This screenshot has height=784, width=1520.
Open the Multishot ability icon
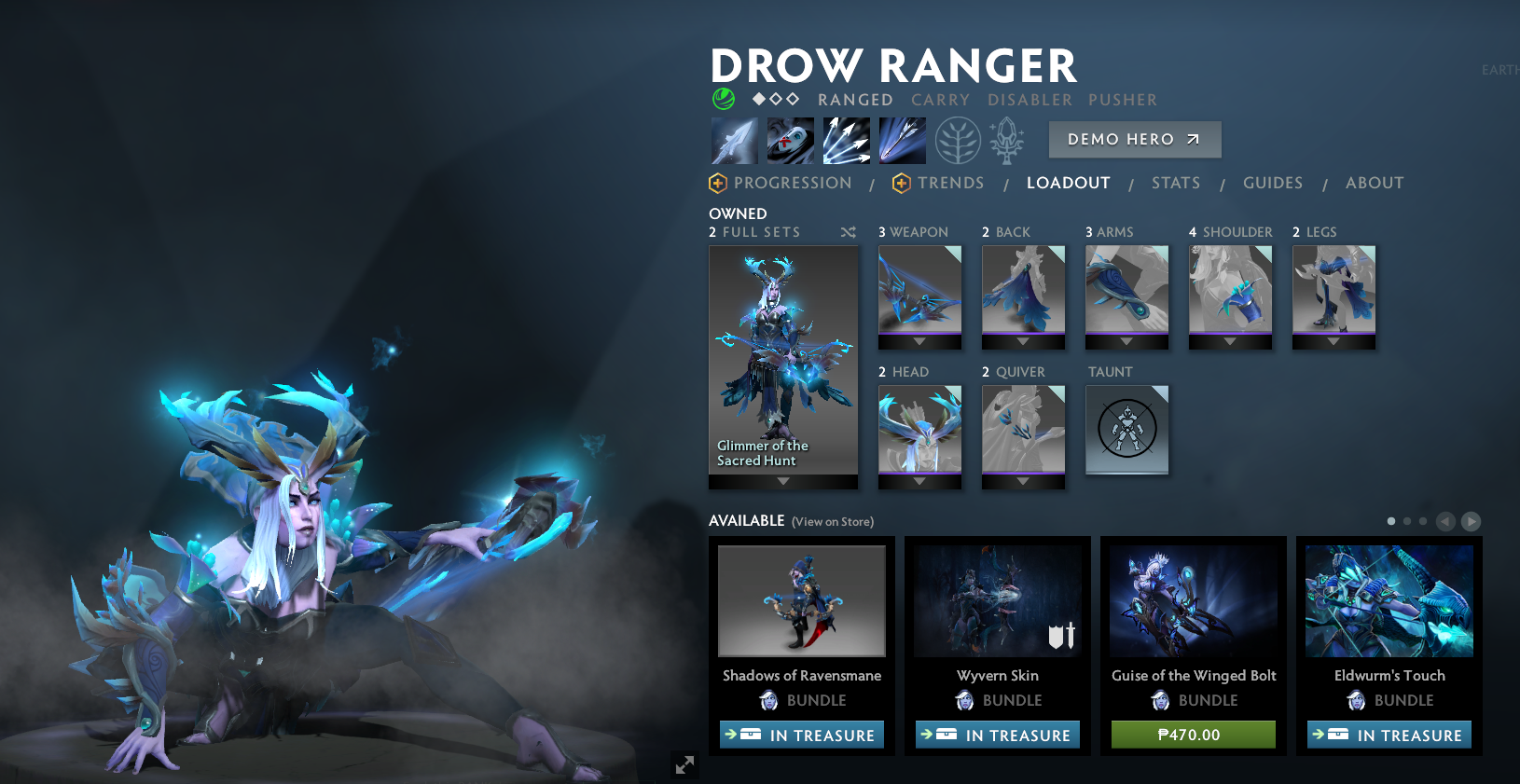click(x=846, y=140)
